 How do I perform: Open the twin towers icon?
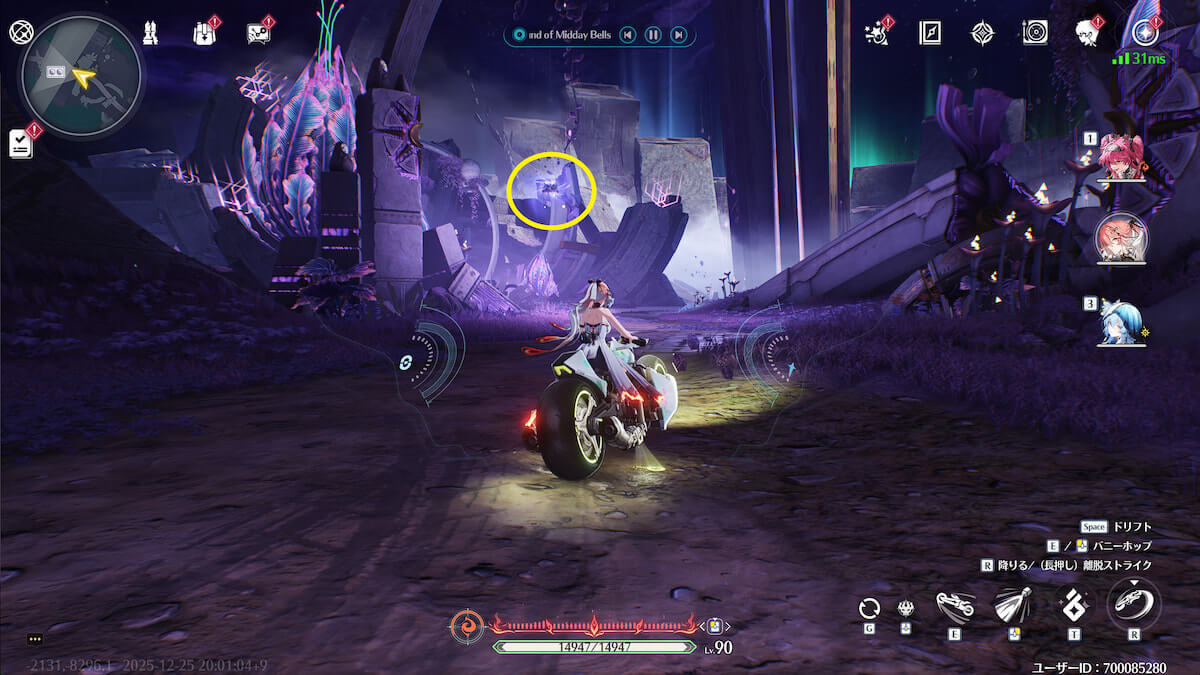(x=150, y=33)
